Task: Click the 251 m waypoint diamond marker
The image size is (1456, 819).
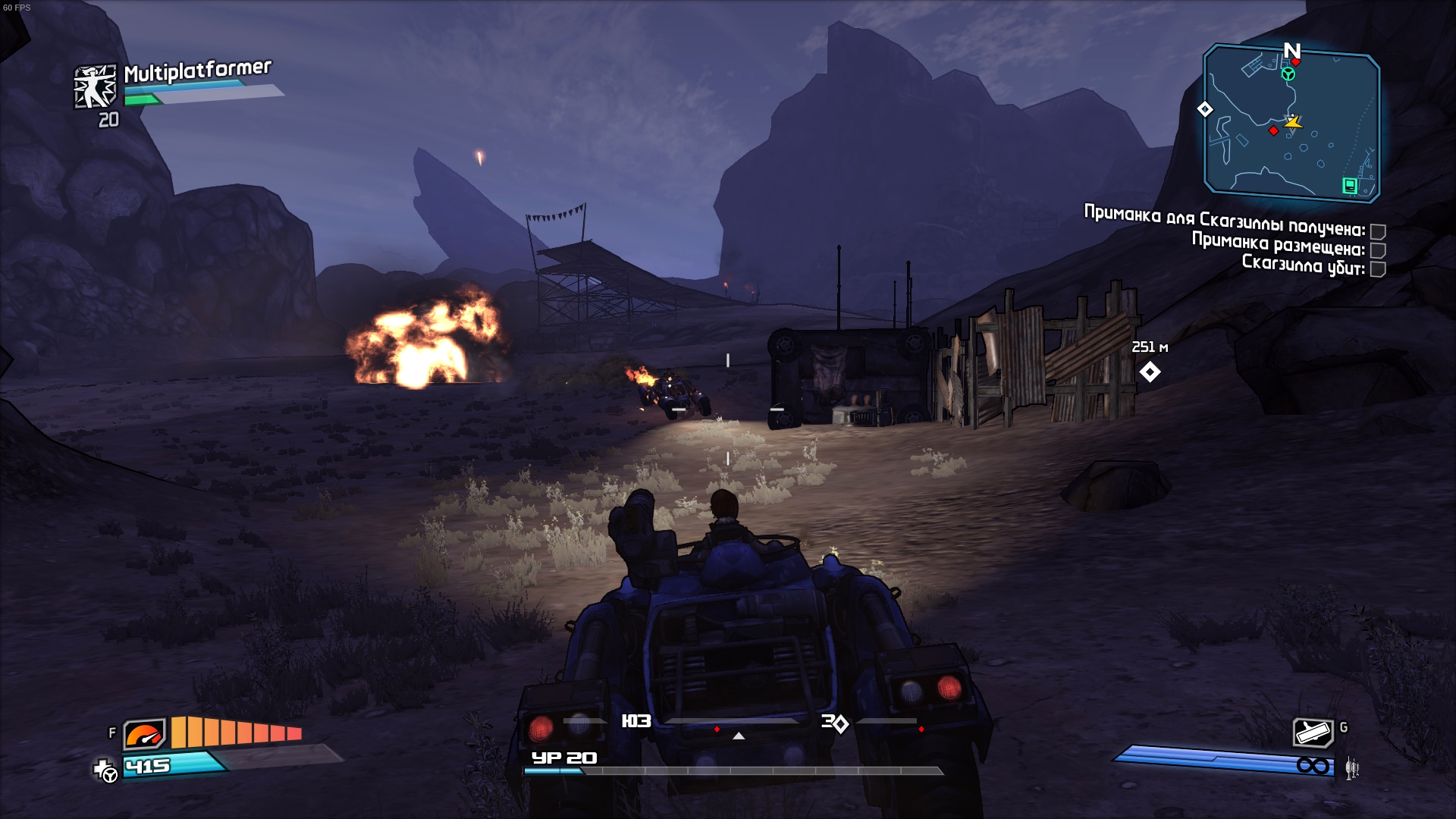Action: [x=1150, y=372]
